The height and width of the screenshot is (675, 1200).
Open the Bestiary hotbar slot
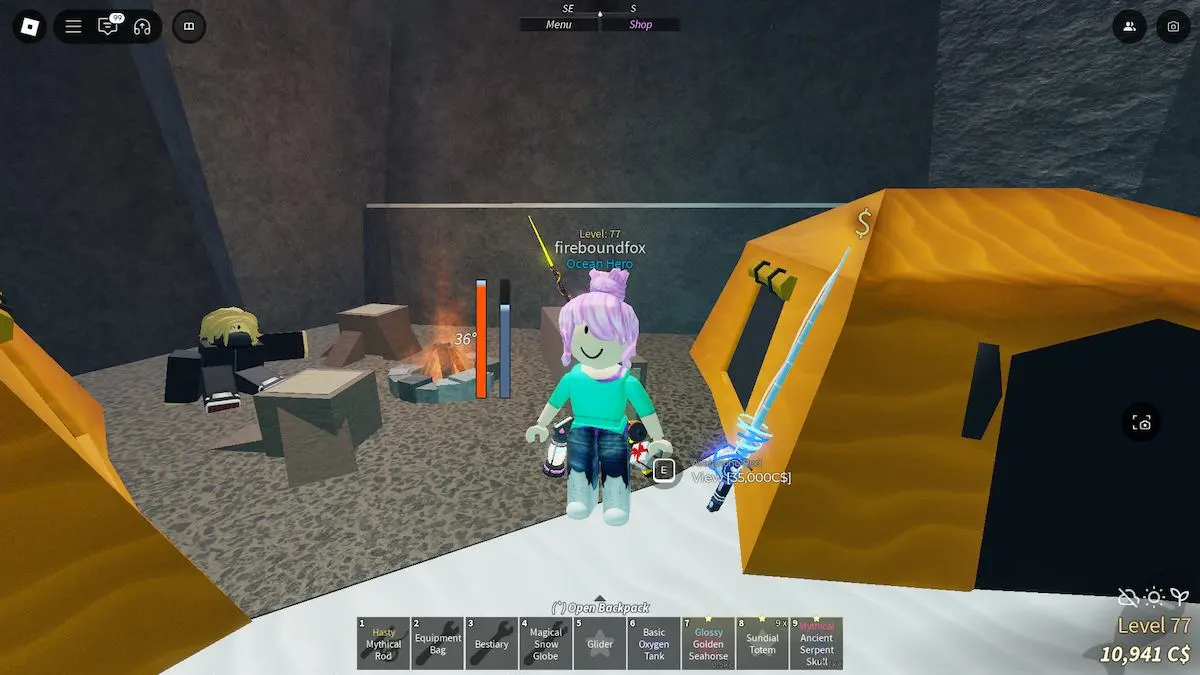[x=491, y=643]
